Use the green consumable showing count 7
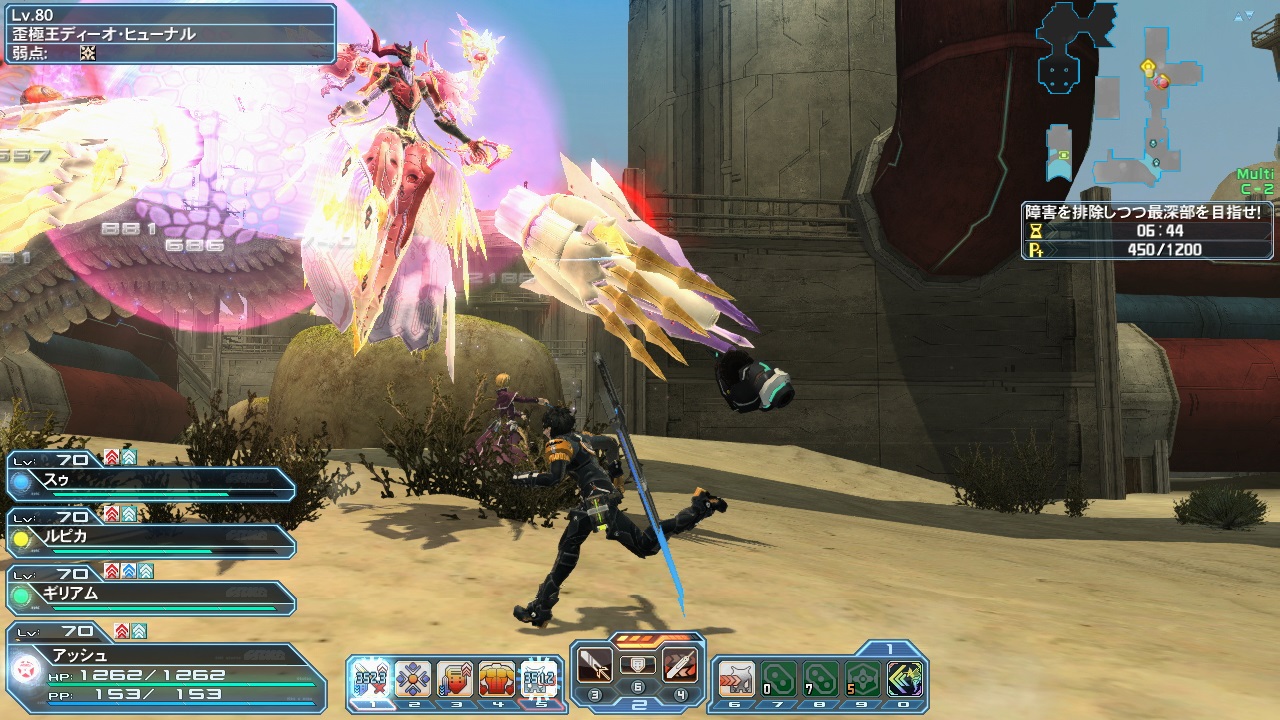The height and width of the screenshot is (720, 1280). click(819, 680)
